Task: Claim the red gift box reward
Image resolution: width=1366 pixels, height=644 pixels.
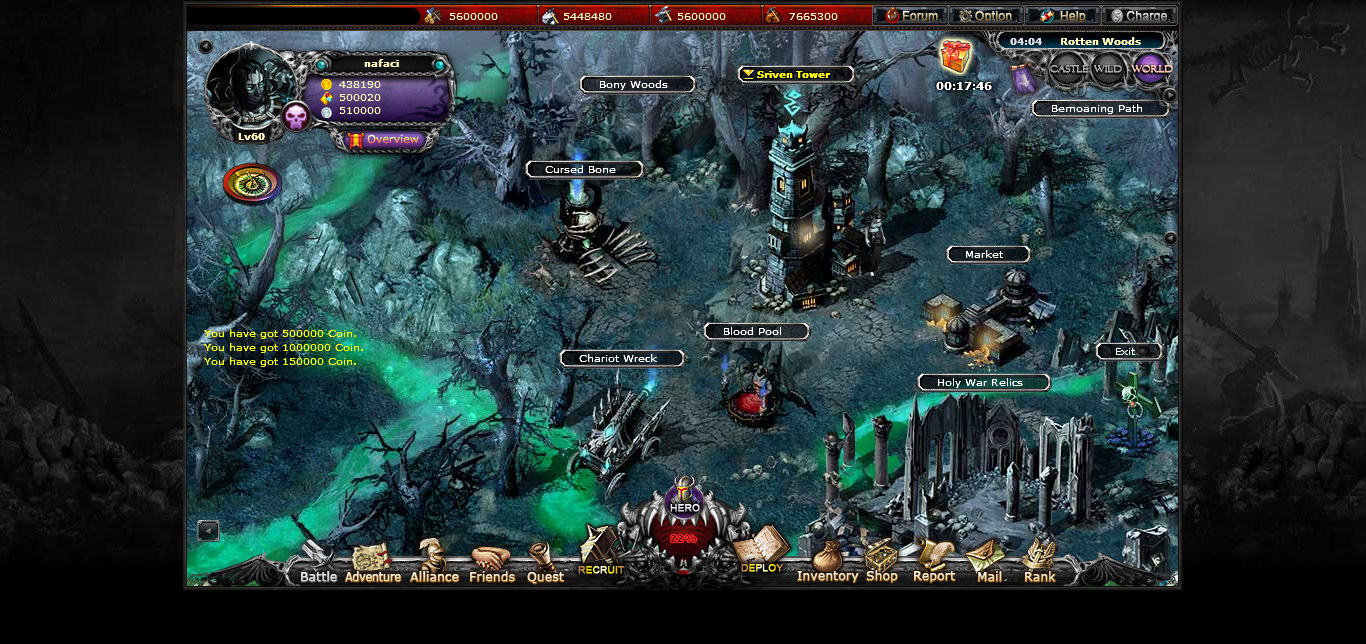Action: pos(956,57)
